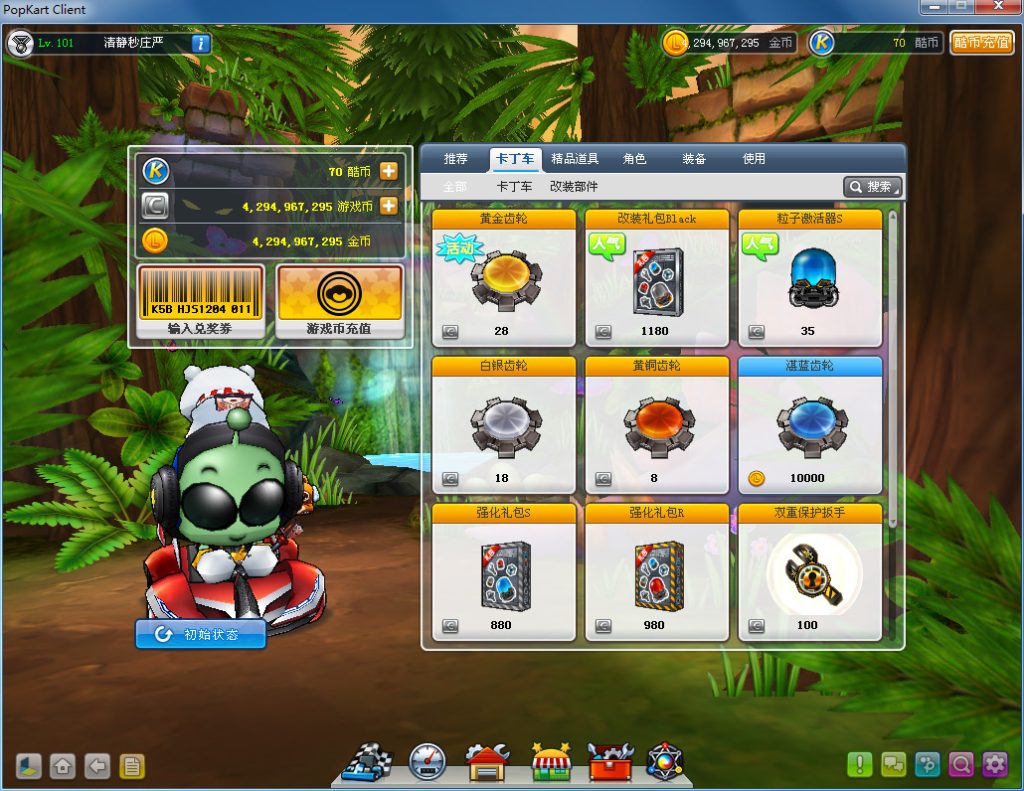Image resolution: width=1024 pixels, height=791 pixels.
Task: Select the 角色 category tab
Action: pos(634,159)
